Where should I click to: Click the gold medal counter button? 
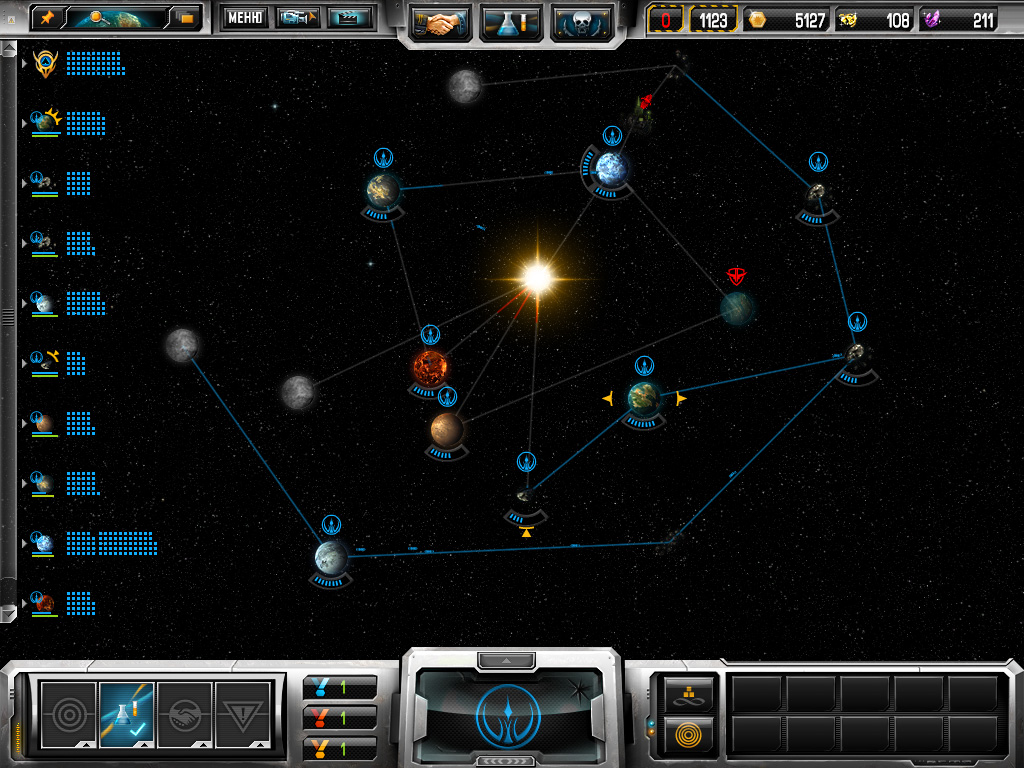pos(340,747)
